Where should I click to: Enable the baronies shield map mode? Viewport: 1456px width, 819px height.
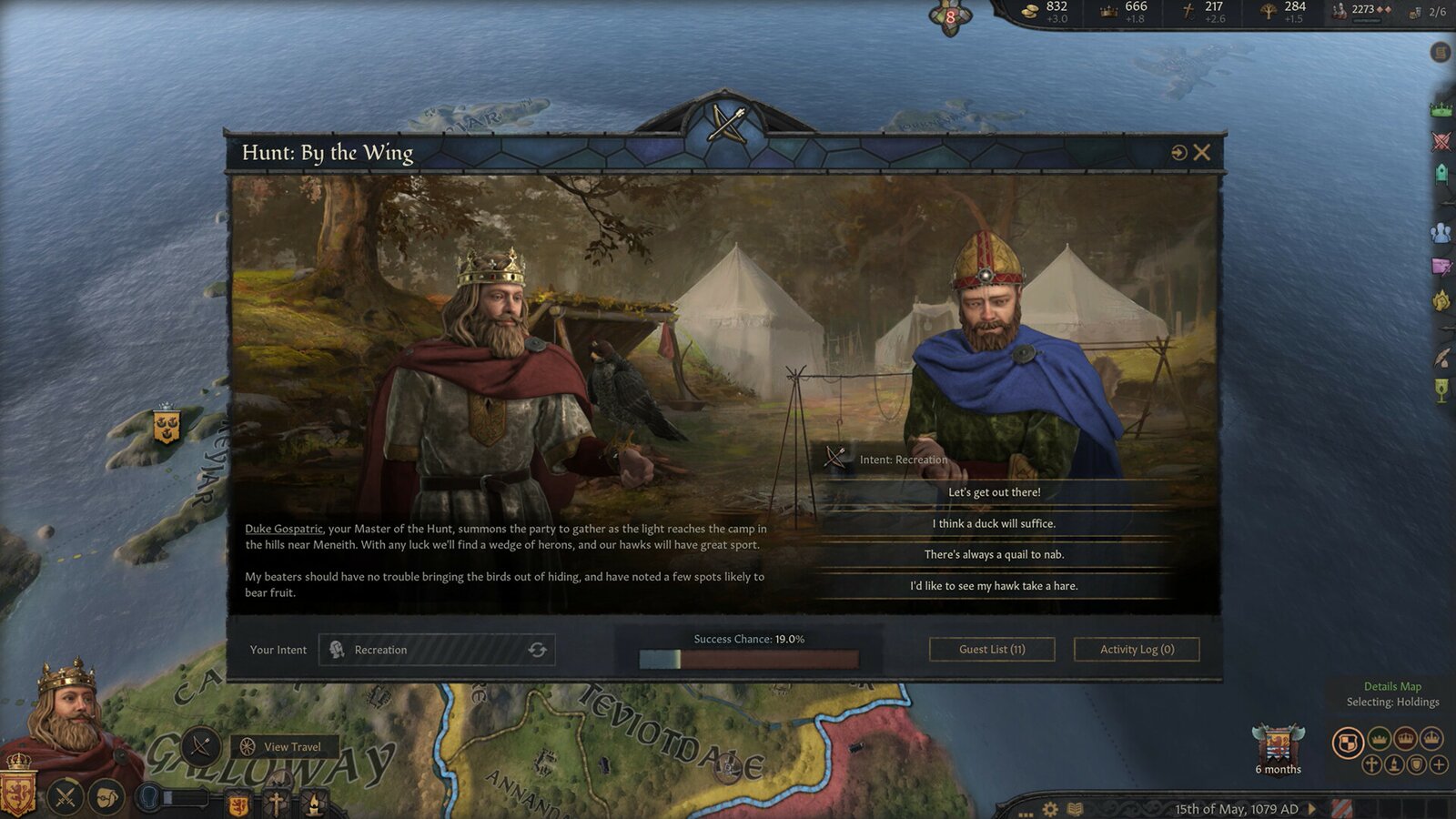pos(1416,763)
